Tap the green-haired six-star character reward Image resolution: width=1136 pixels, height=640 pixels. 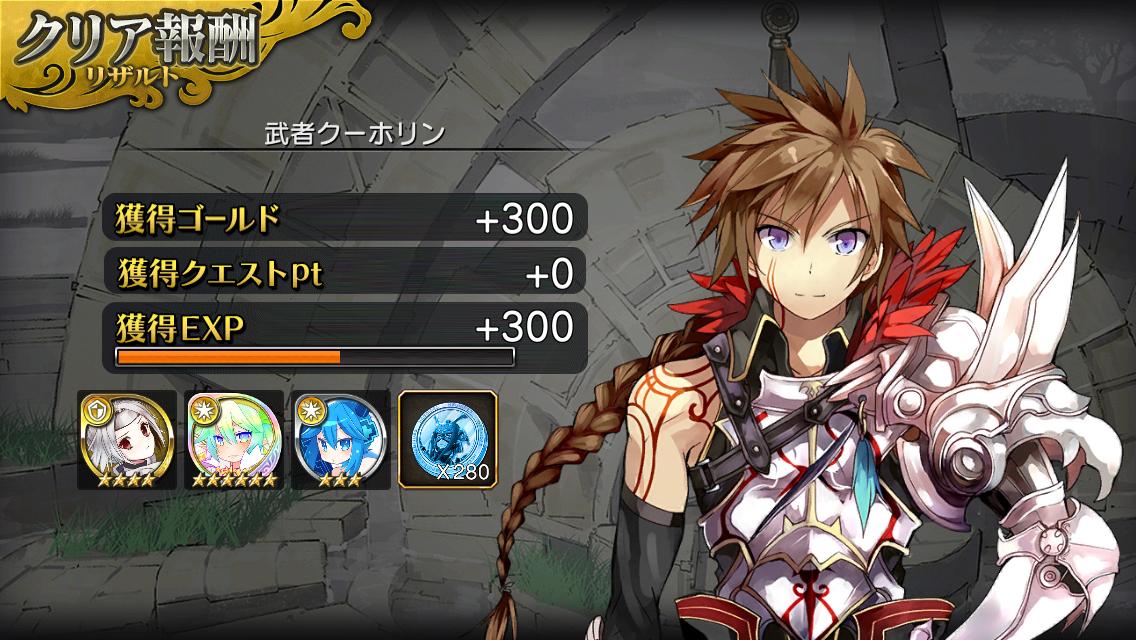tap(235, 439)
